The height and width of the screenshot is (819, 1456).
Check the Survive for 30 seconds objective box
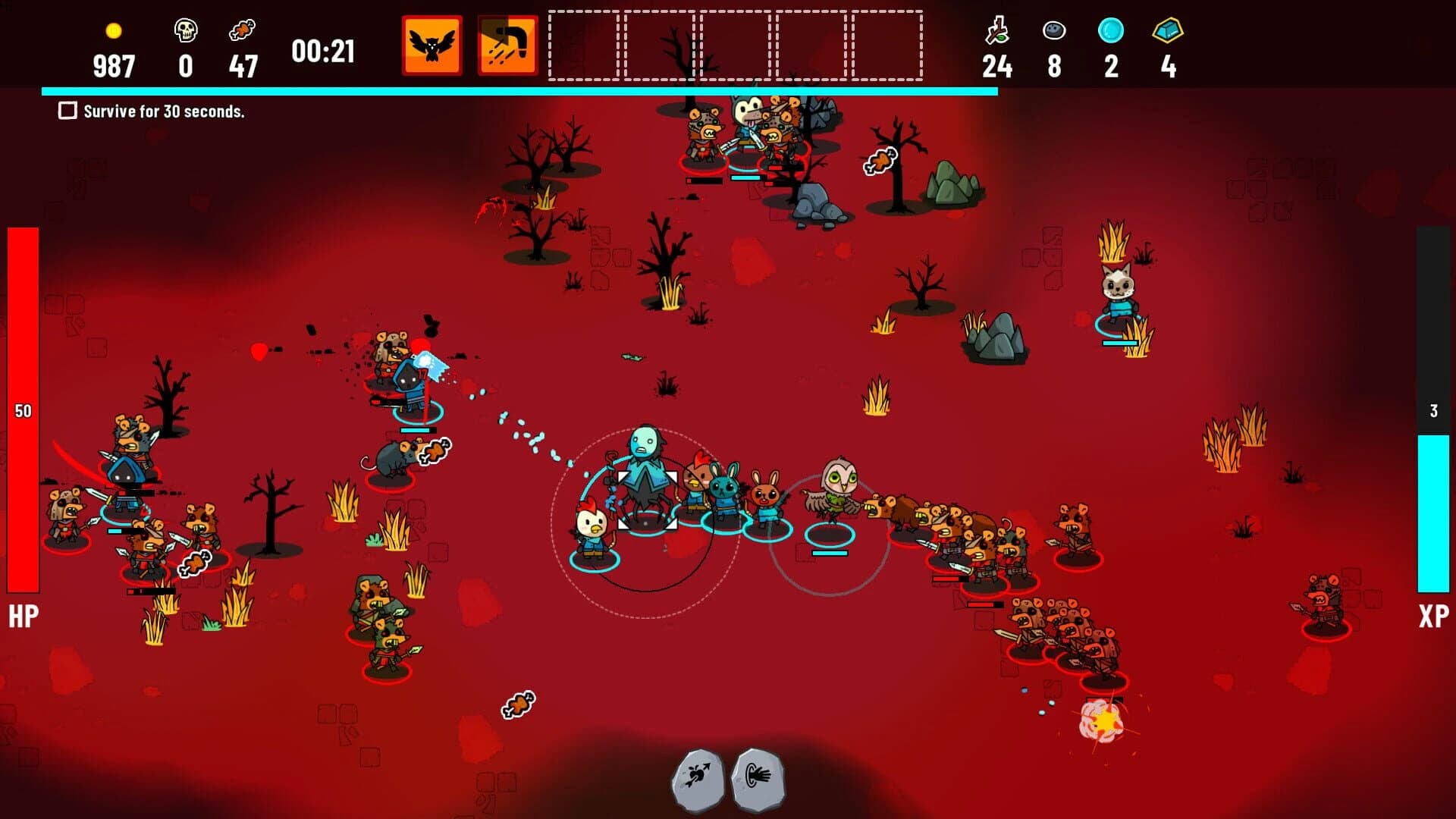[x=67, y=111]
